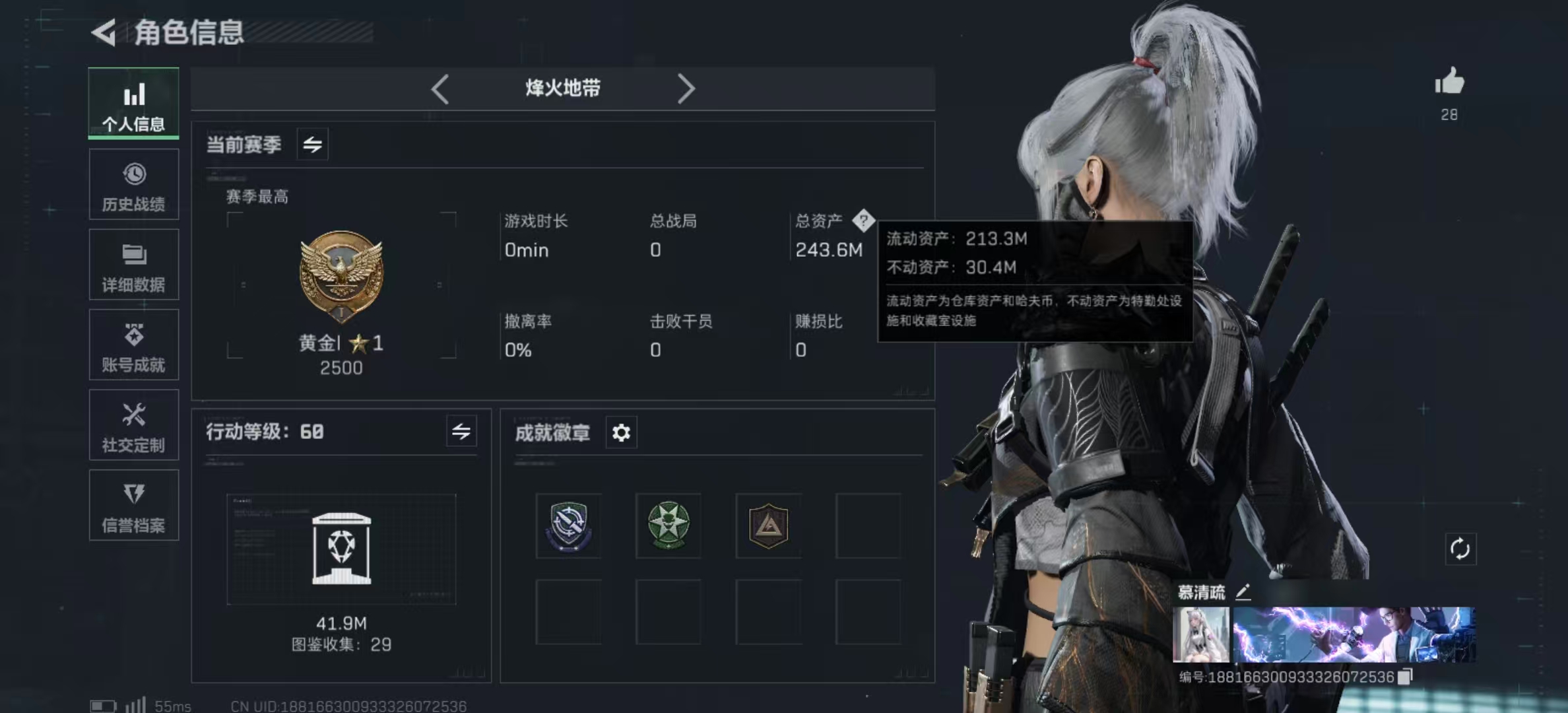Click the 总资产 question mark icon
The image size is (1568, 713).
coord(863,221)
